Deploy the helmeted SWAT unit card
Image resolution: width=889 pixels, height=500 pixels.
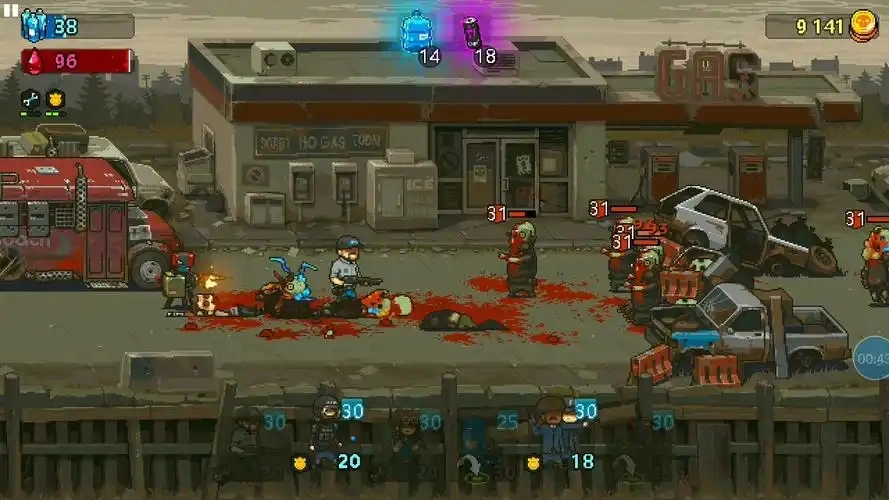[x=328, y=432]
